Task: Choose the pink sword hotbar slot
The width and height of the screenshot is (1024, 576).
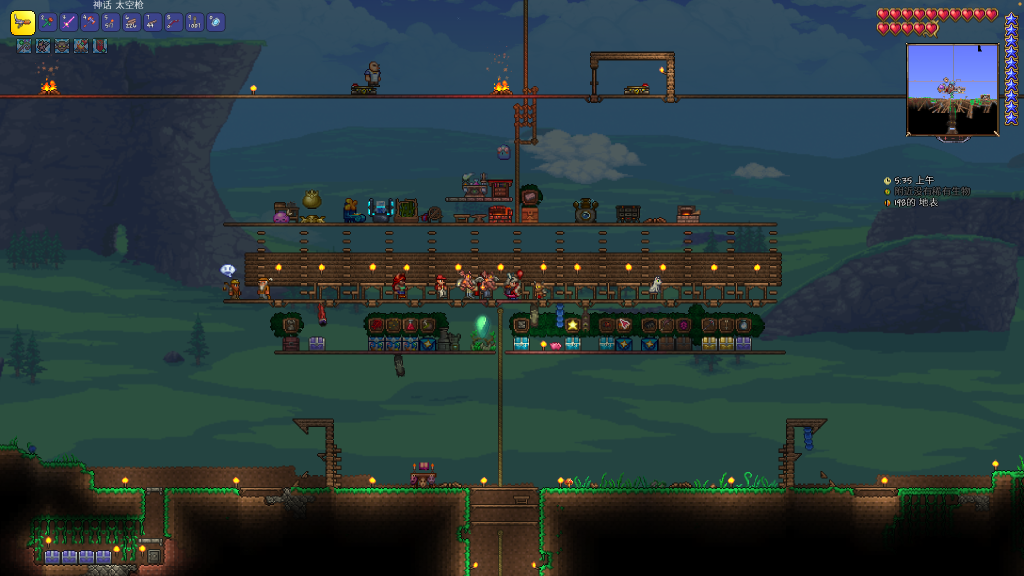Action: pos(69,22)
